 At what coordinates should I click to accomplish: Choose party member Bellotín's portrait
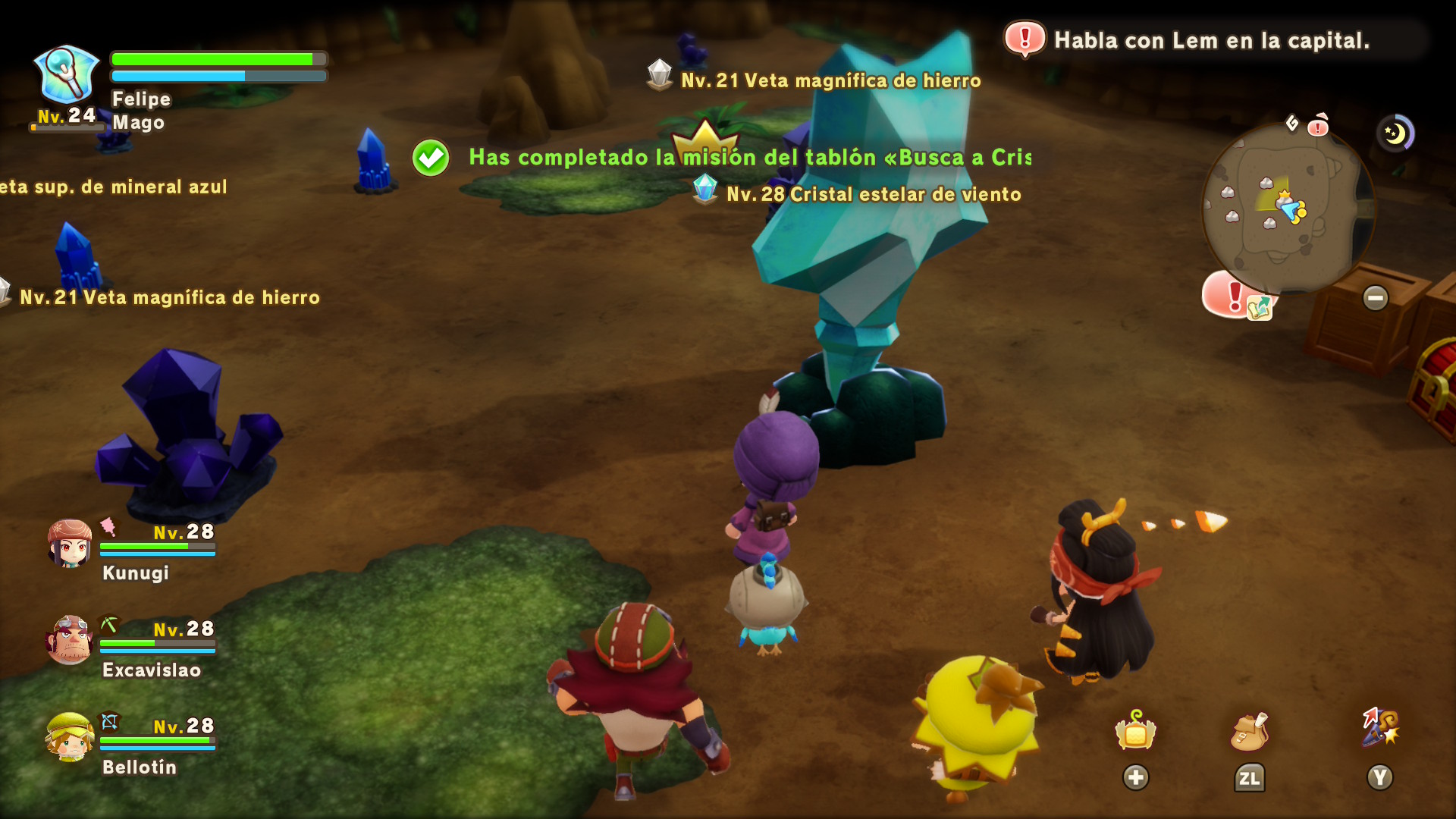click(70, 736)
